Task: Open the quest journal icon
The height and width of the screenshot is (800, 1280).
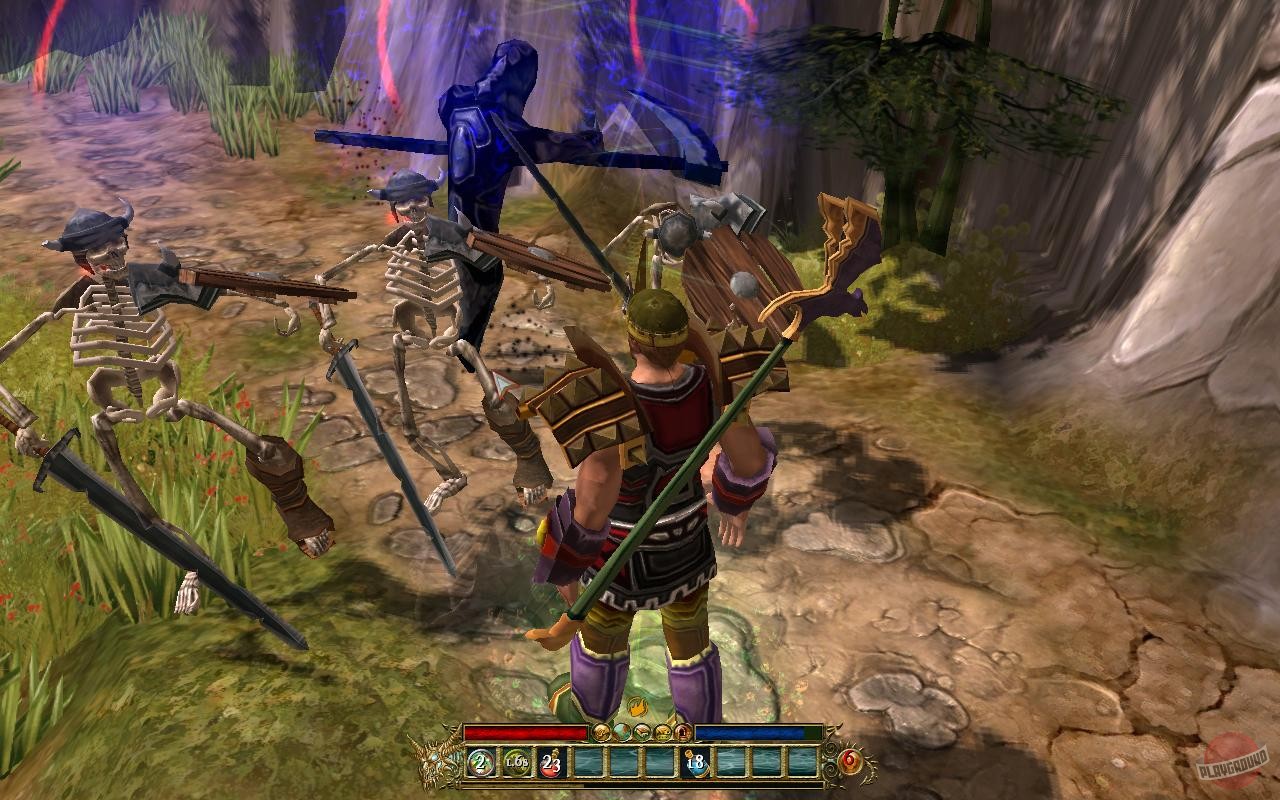Action: 643,732
